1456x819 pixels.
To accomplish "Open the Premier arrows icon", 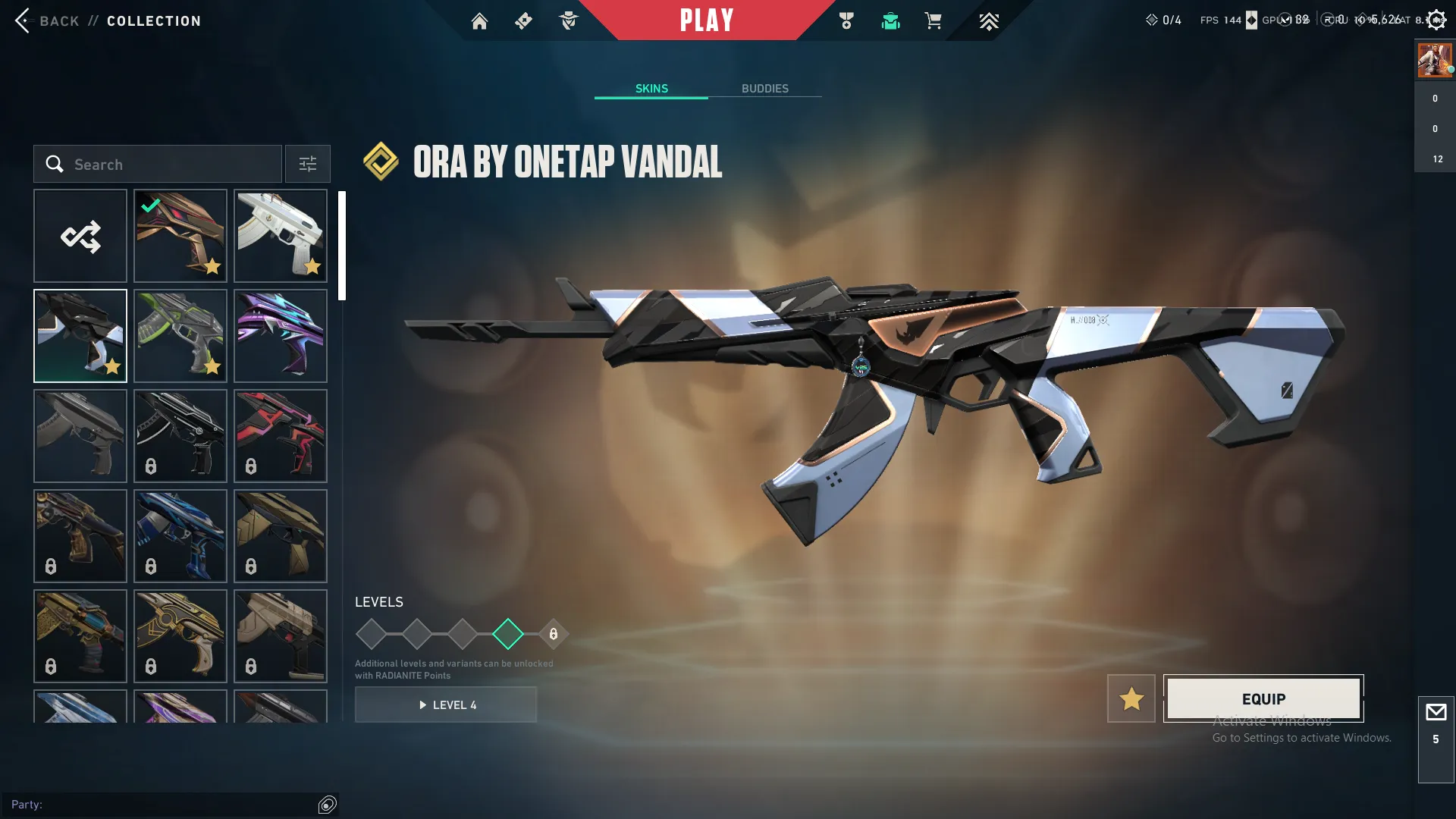I will pos(988,21).
